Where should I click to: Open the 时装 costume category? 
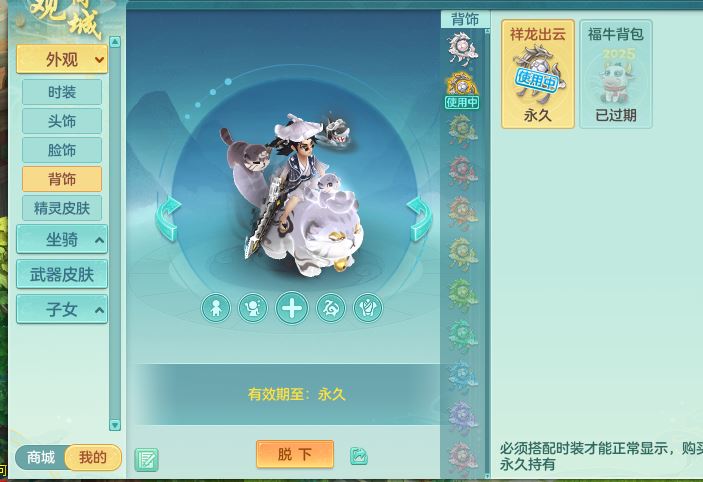[62, 92]
